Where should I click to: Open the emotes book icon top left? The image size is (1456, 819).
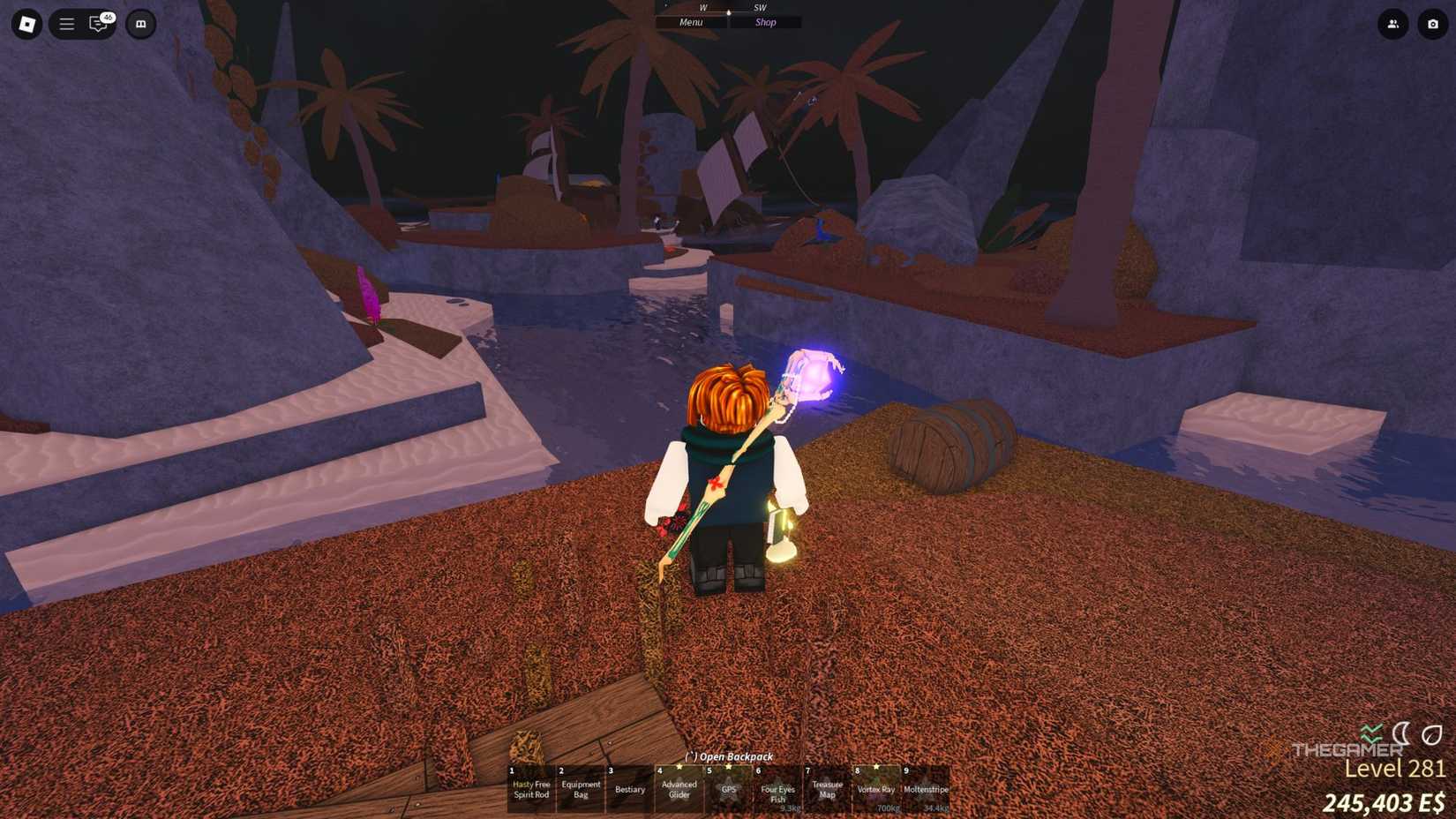pos(141,24)
